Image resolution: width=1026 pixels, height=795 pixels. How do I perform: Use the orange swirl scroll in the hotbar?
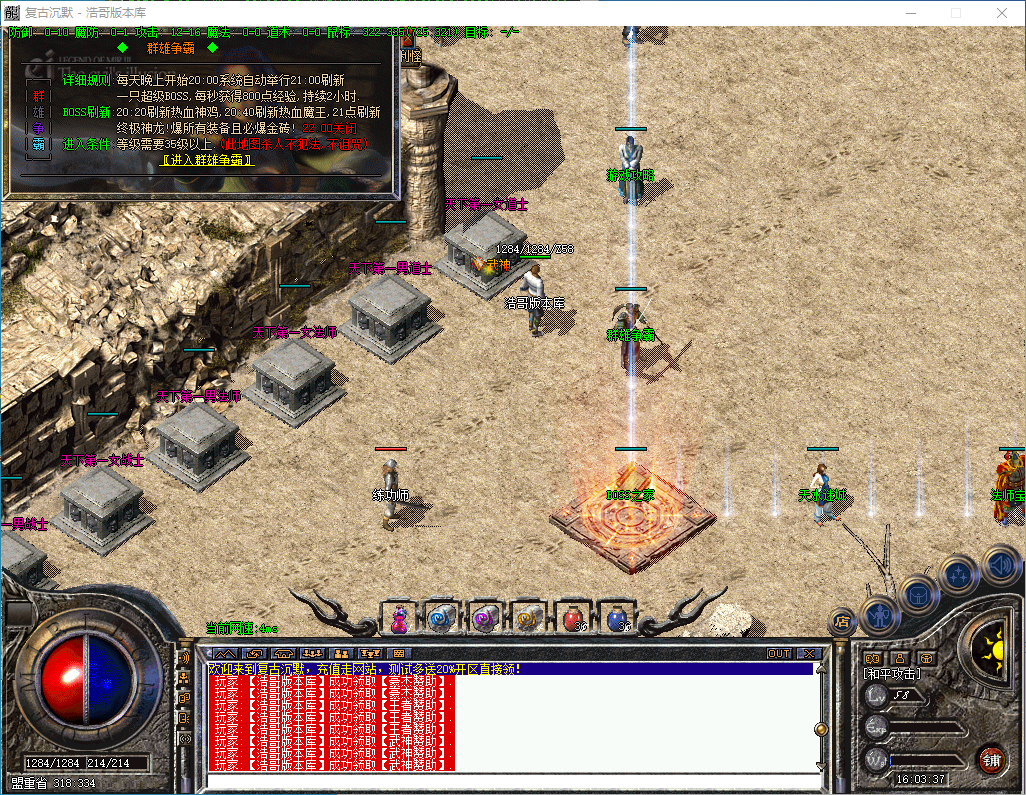(x=527, y=618)
